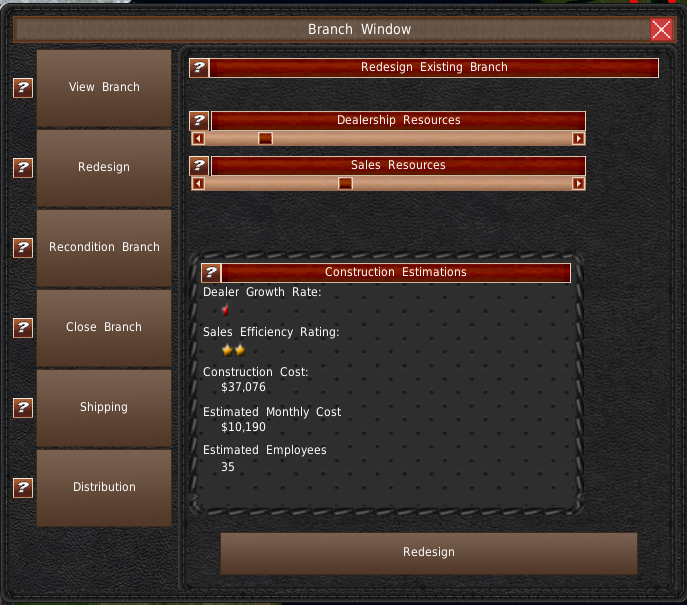
Task: Close the Branch Window
Action: [661, 29]
